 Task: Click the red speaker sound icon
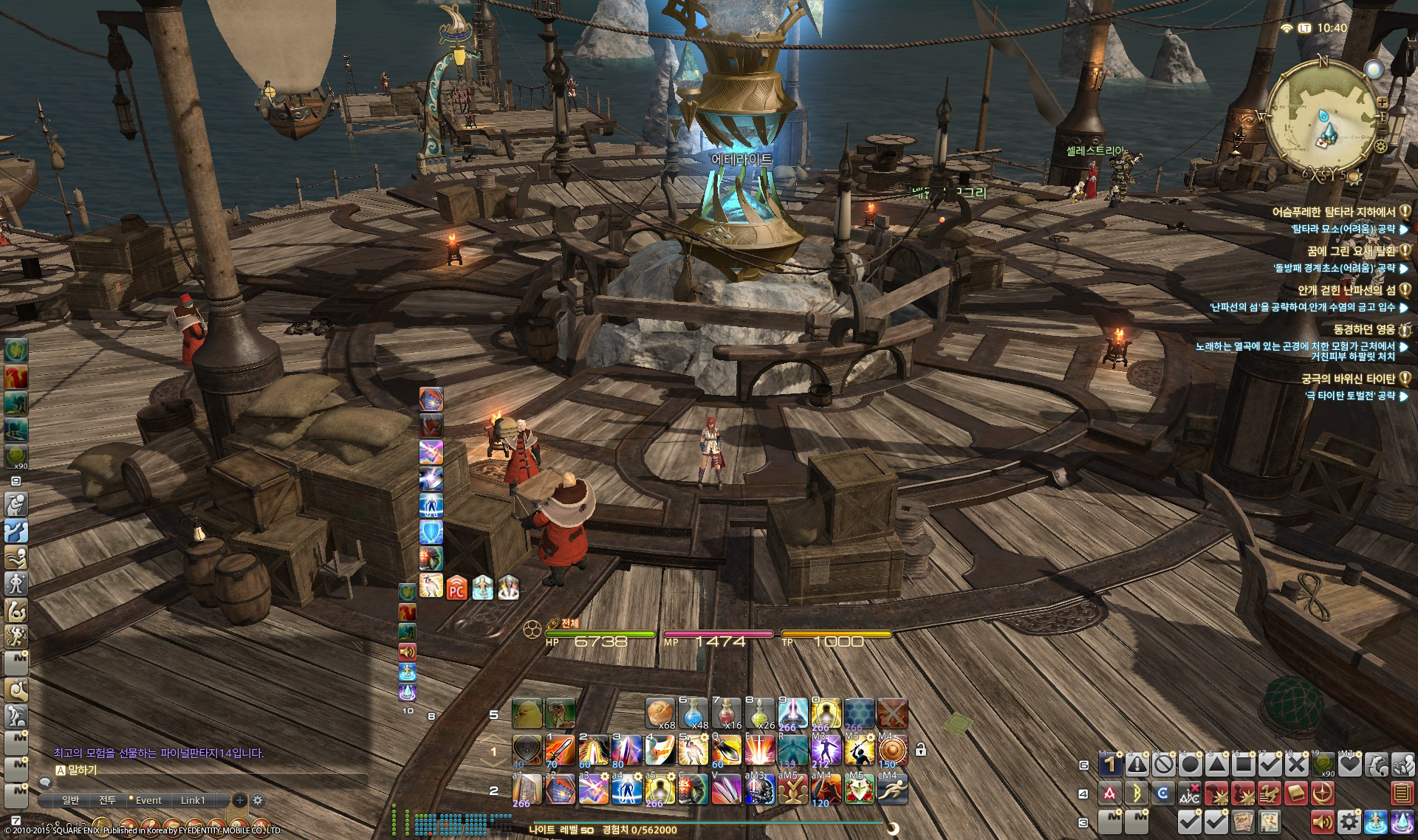click(1322, 821)
